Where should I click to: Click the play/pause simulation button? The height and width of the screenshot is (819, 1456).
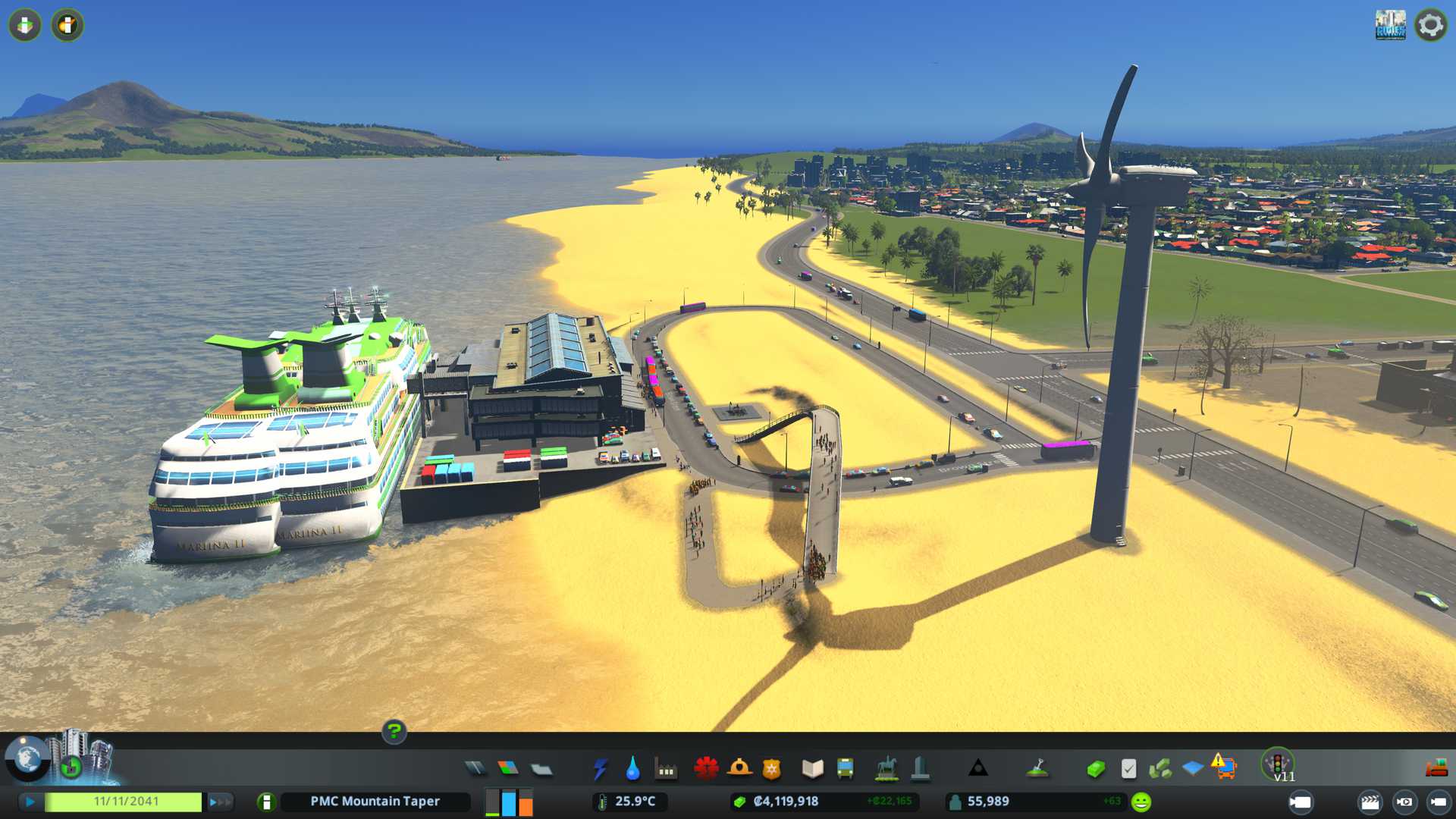(30, 802)
